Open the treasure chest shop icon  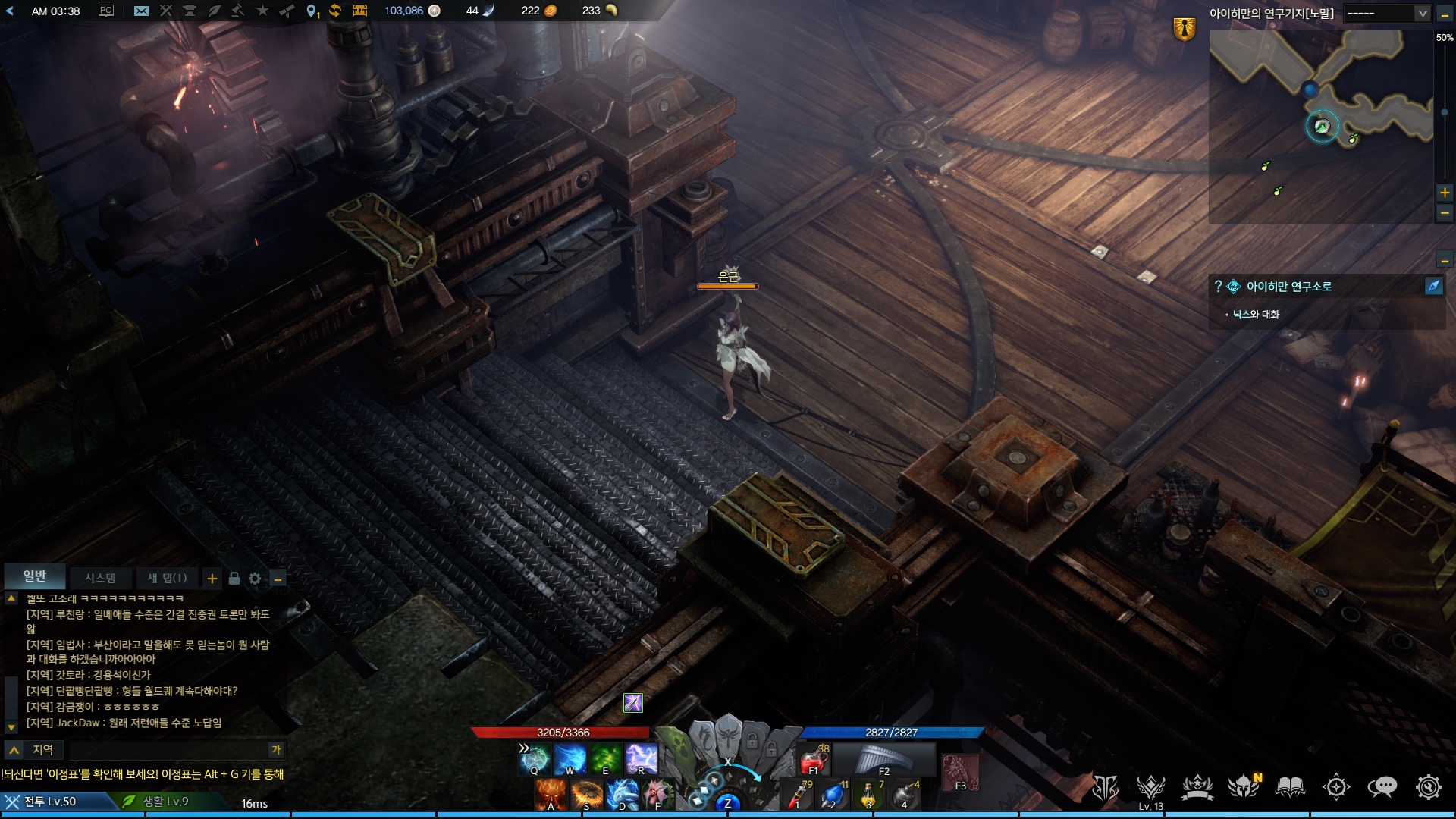click(x=359, y=11)
